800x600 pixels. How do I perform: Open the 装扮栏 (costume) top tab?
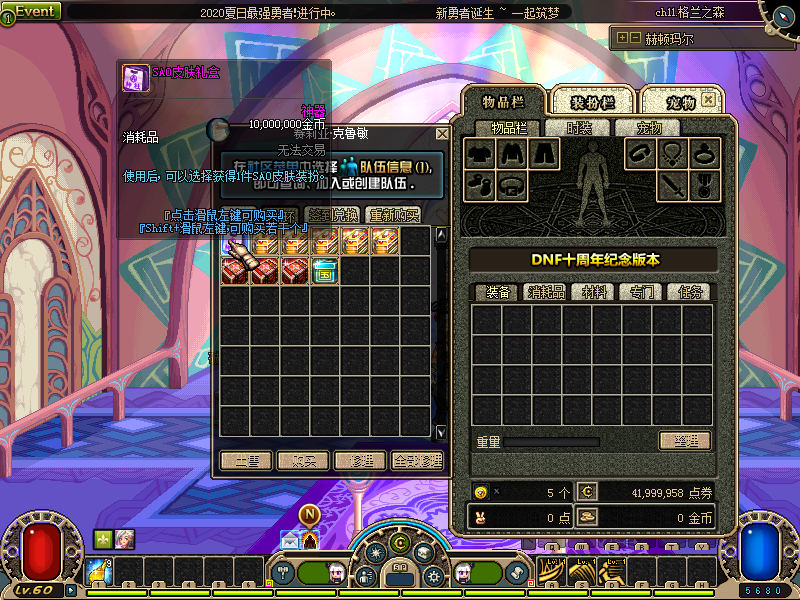pos(592,102)
